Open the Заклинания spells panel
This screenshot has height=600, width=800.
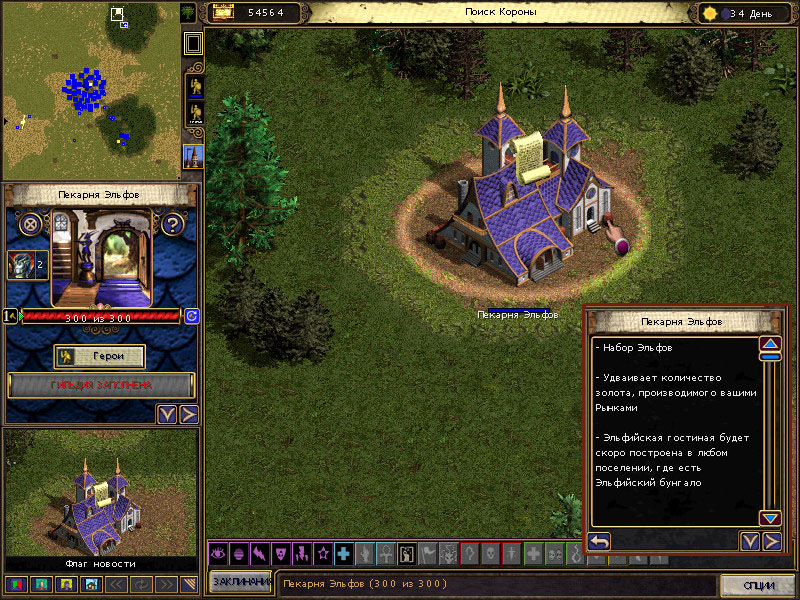(240, 582)
